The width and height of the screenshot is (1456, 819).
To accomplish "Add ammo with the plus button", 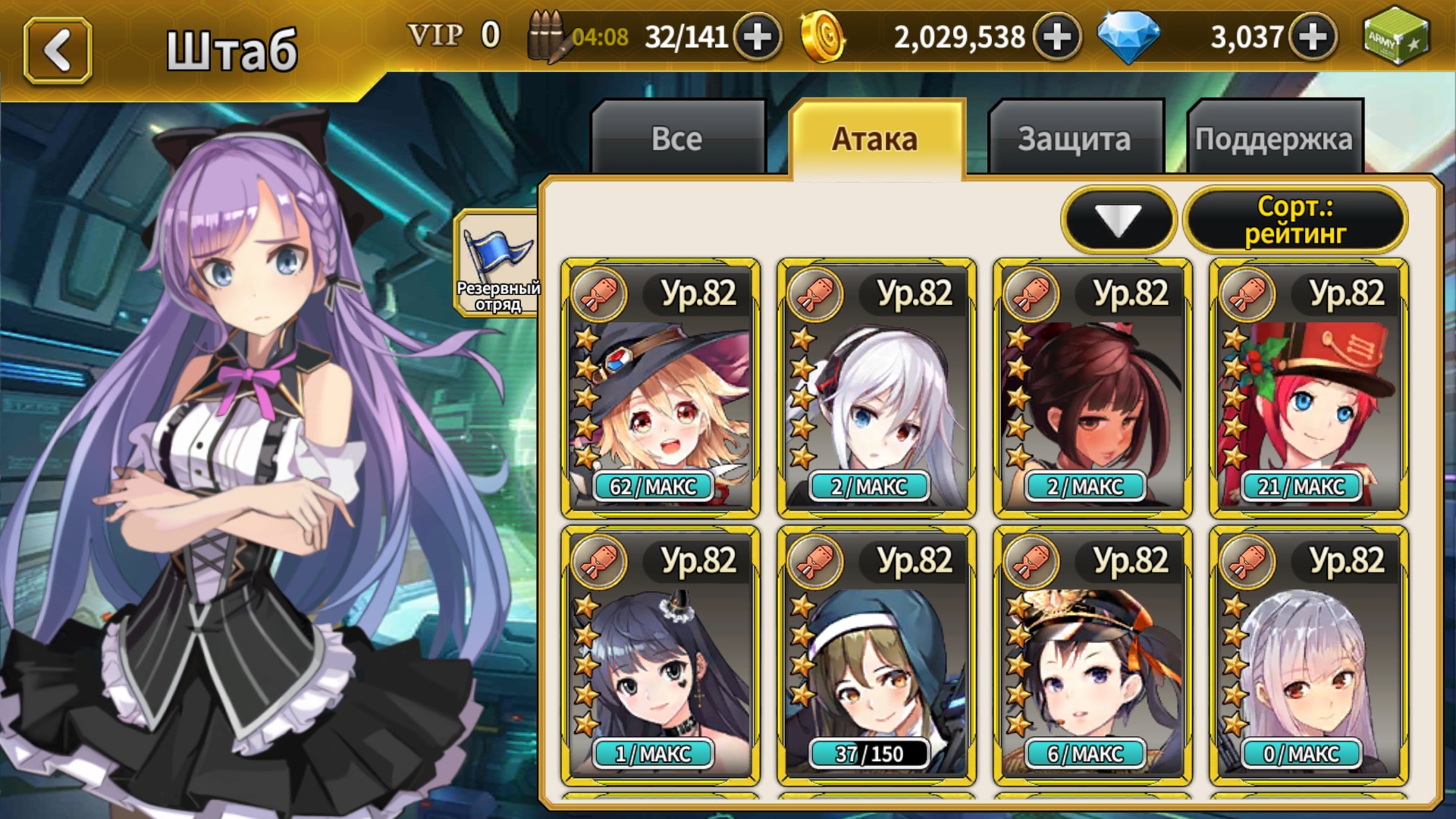I will pyautogui.click(x=757, y=36).
